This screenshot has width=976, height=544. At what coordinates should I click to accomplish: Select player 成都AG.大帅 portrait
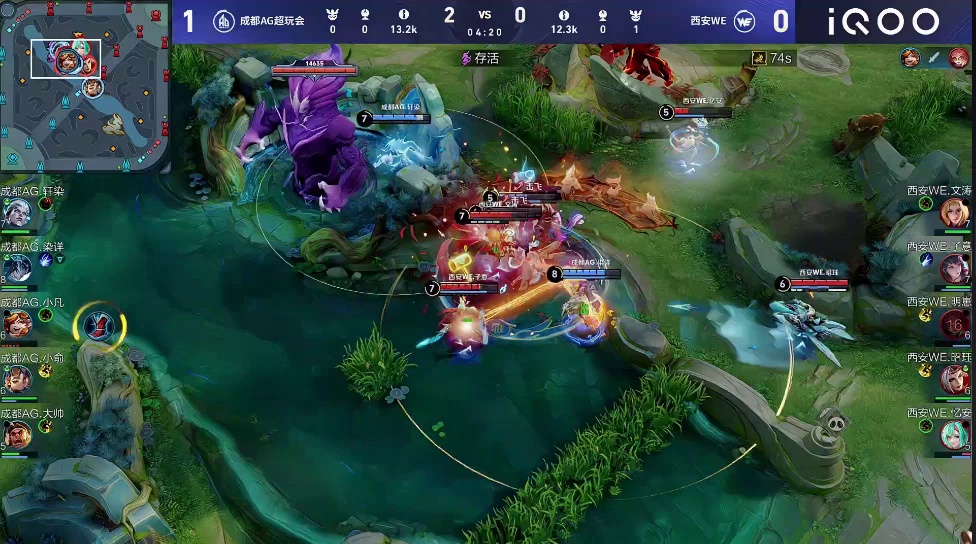[x=17, y=434]
